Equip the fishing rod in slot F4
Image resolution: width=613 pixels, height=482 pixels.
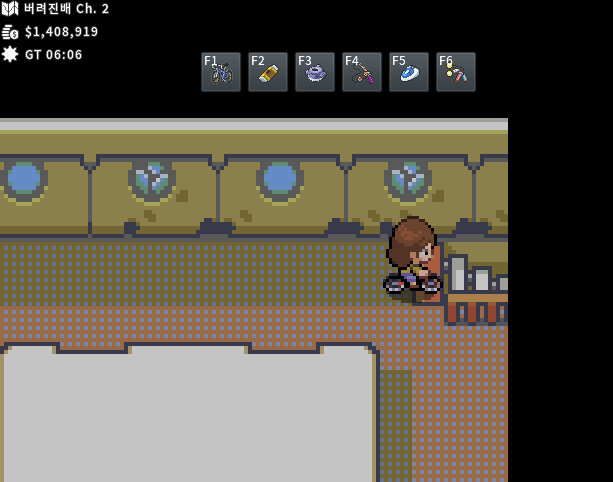pyautogui.click(x=362, y=72)
